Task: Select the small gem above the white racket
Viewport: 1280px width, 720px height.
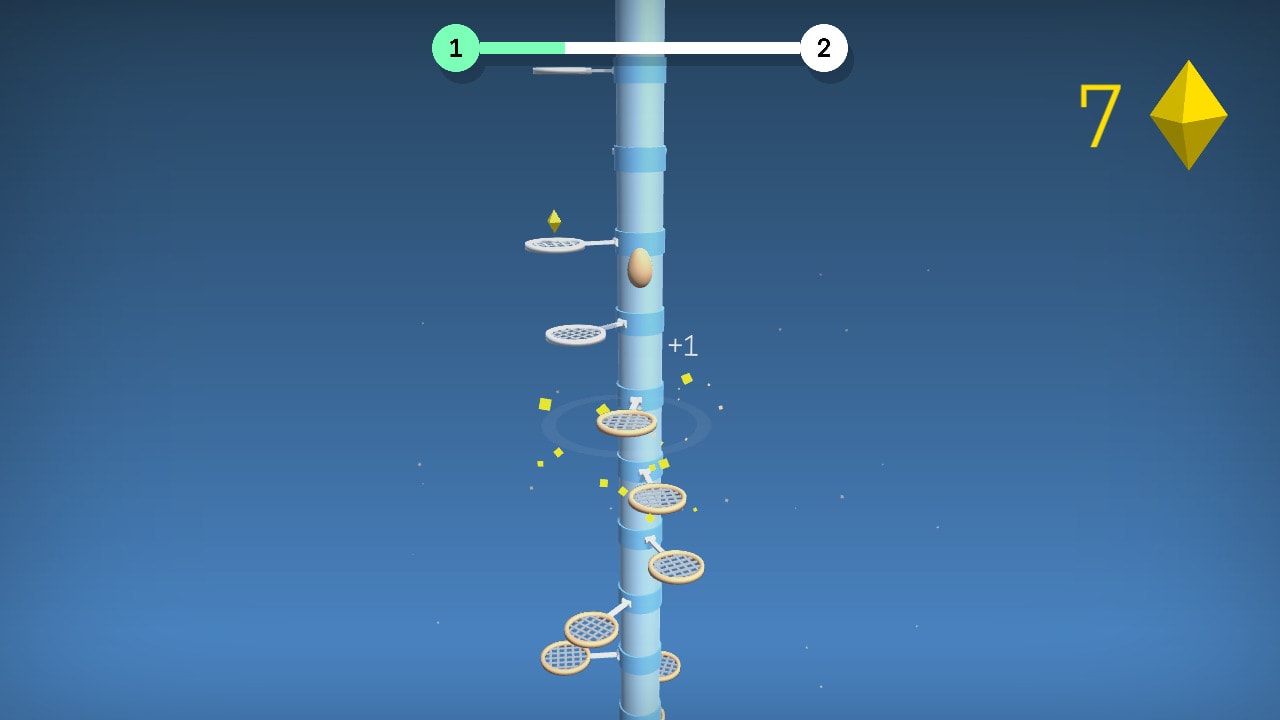Action: pyautogui.click(x=554, y=222)
